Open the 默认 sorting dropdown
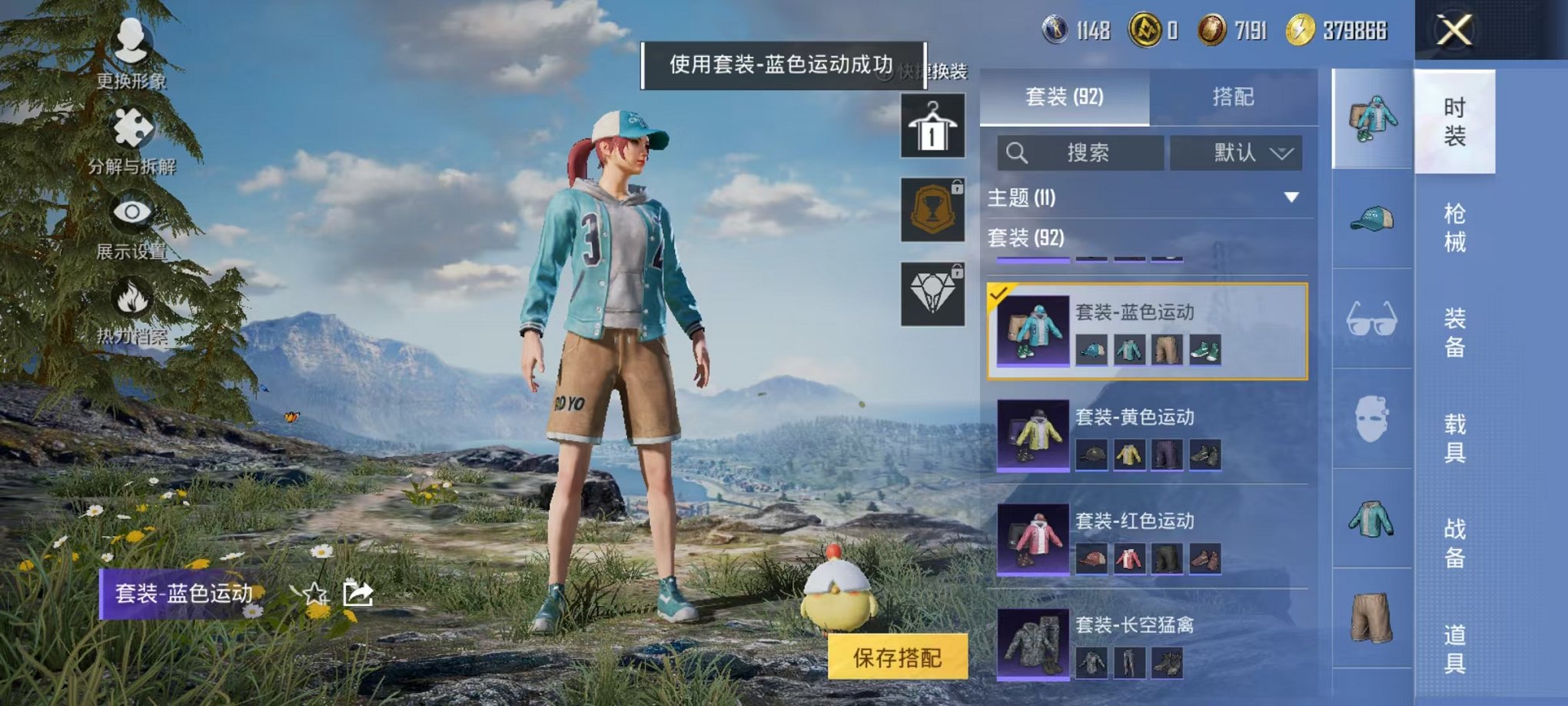 [x=1237, y=152]
